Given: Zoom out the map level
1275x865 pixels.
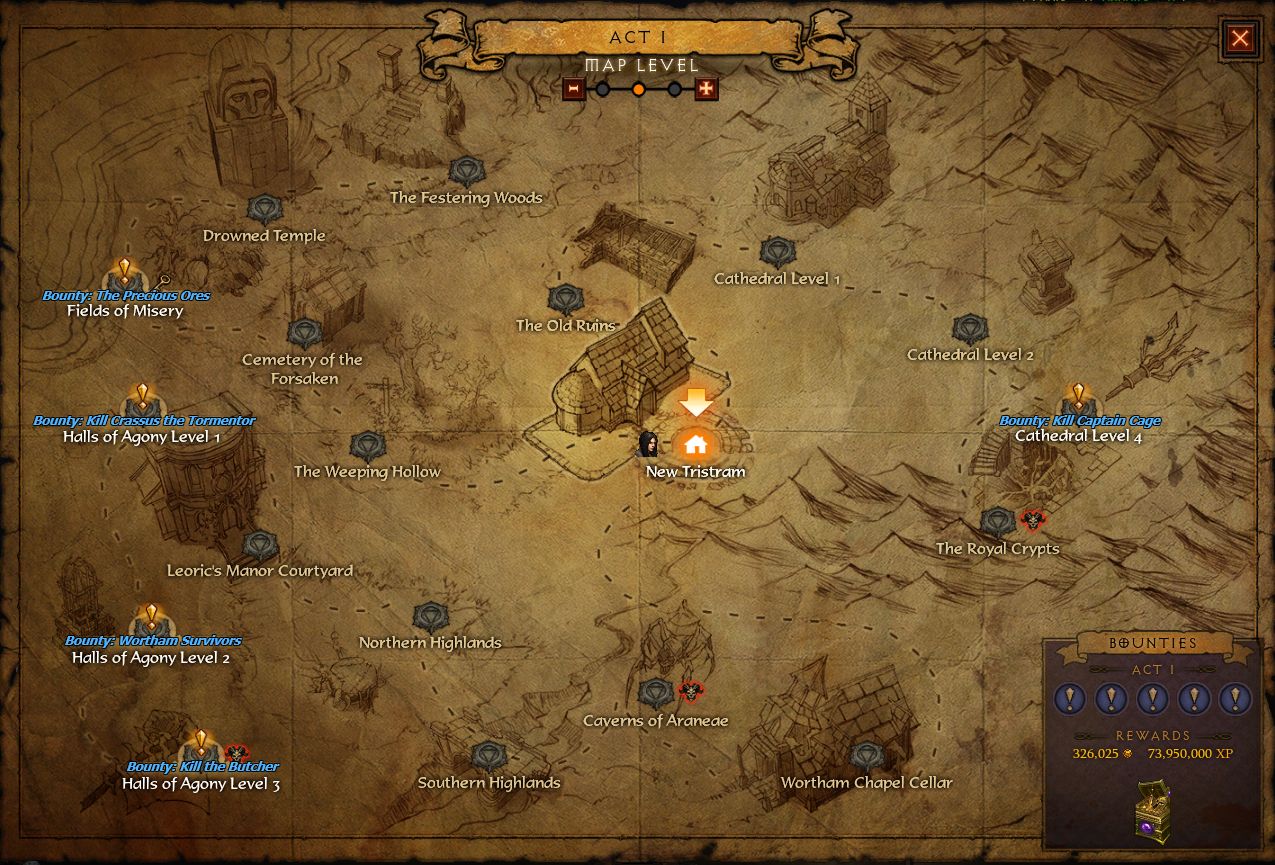Looking at the screenshot, I should [574, 89].
